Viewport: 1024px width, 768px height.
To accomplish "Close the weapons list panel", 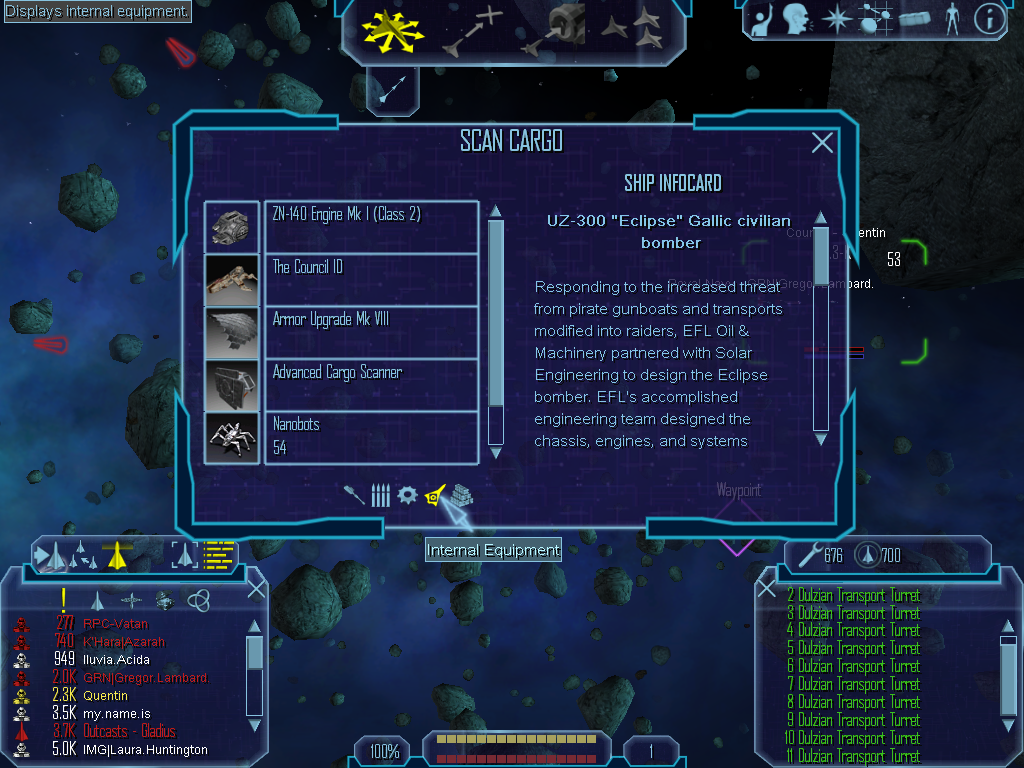I will [767, 589].
